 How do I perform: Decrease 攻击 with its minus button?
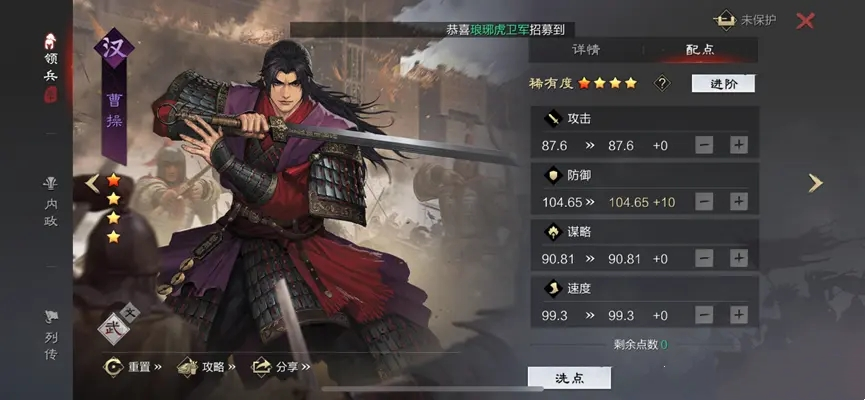pos(704,145)
